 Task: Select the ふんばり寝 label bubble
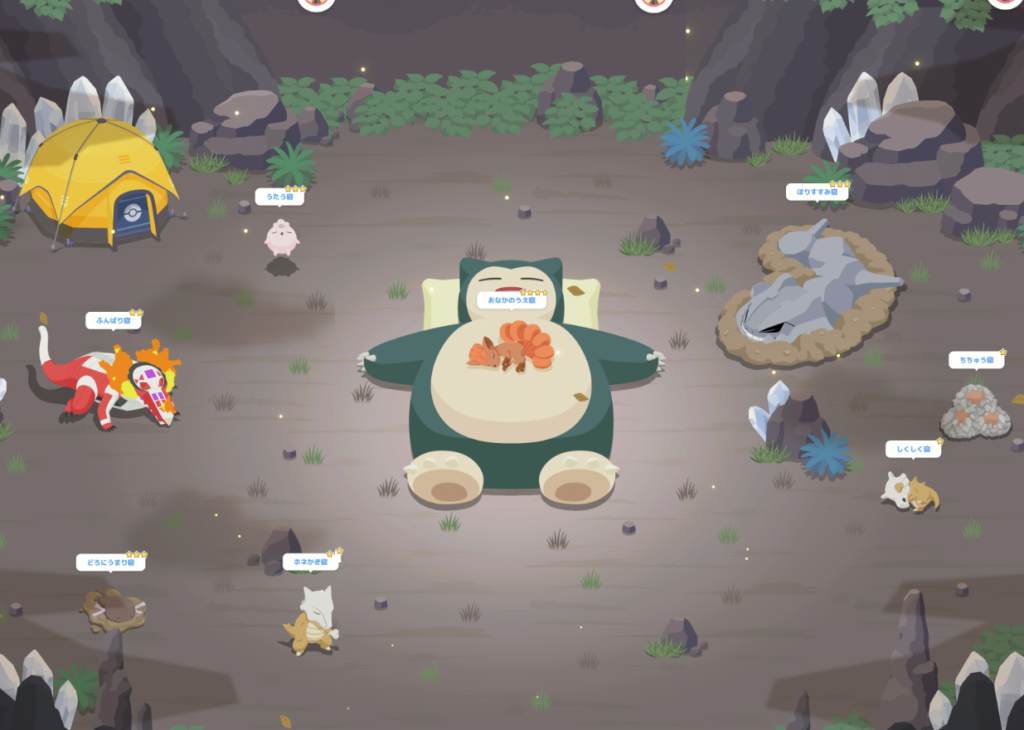coord(113,322)
